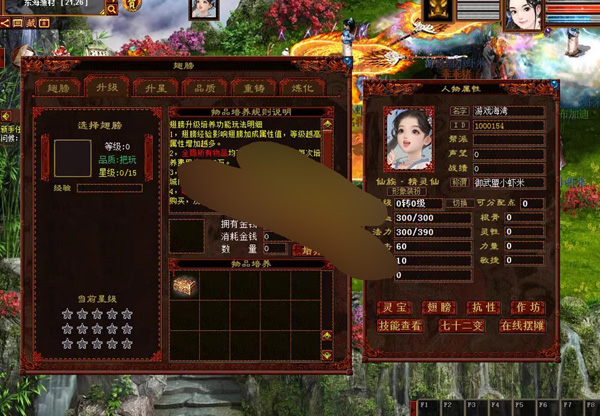
Task: Open the 七十二变 transformations
Action: point(463,325)
